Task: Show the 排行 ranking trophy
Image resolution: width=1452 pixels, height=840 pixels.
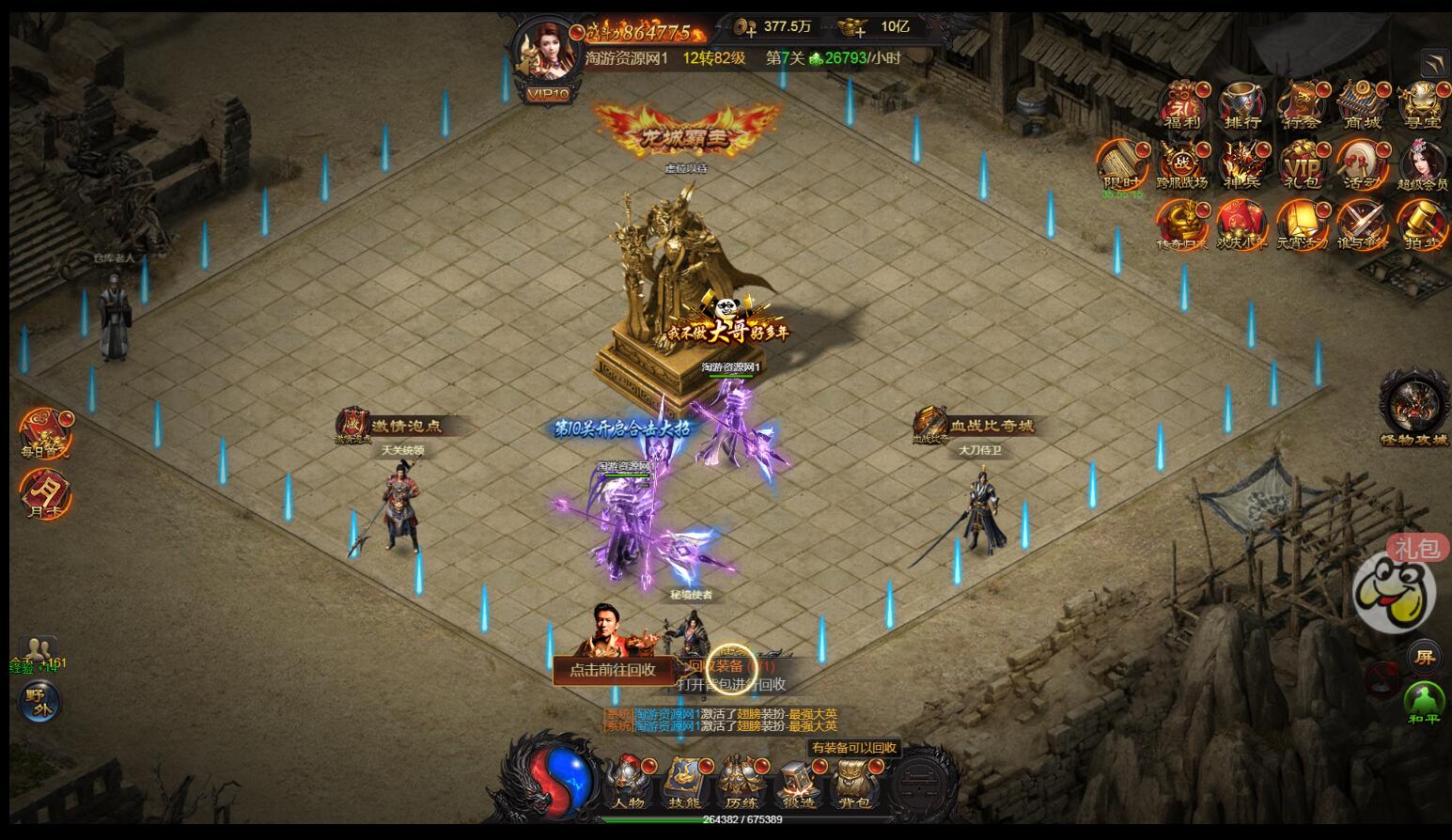Action: click(1242, 105)
